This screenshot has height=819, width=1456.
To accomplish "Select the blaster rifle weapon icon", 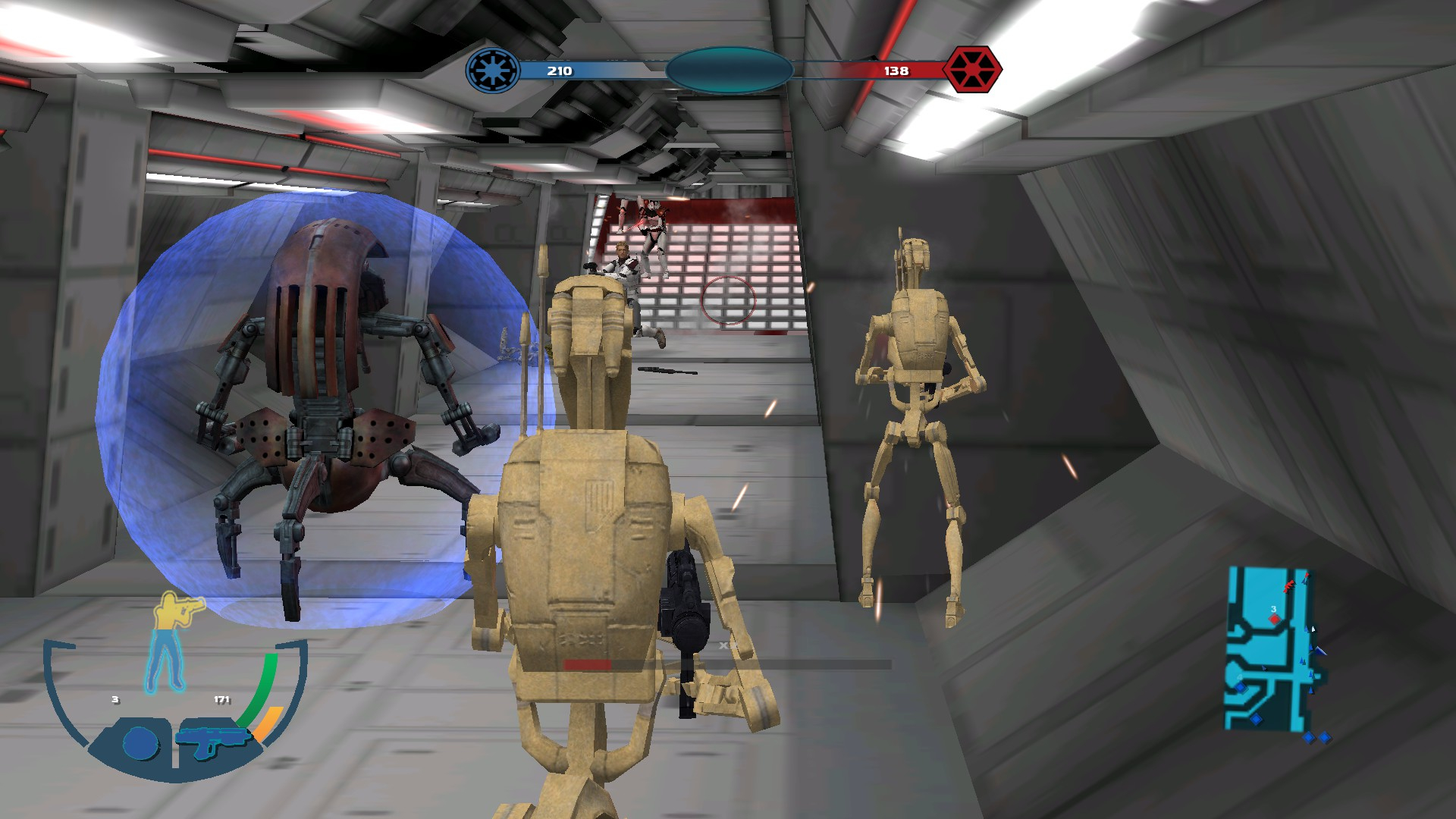I will click(212, 741).
